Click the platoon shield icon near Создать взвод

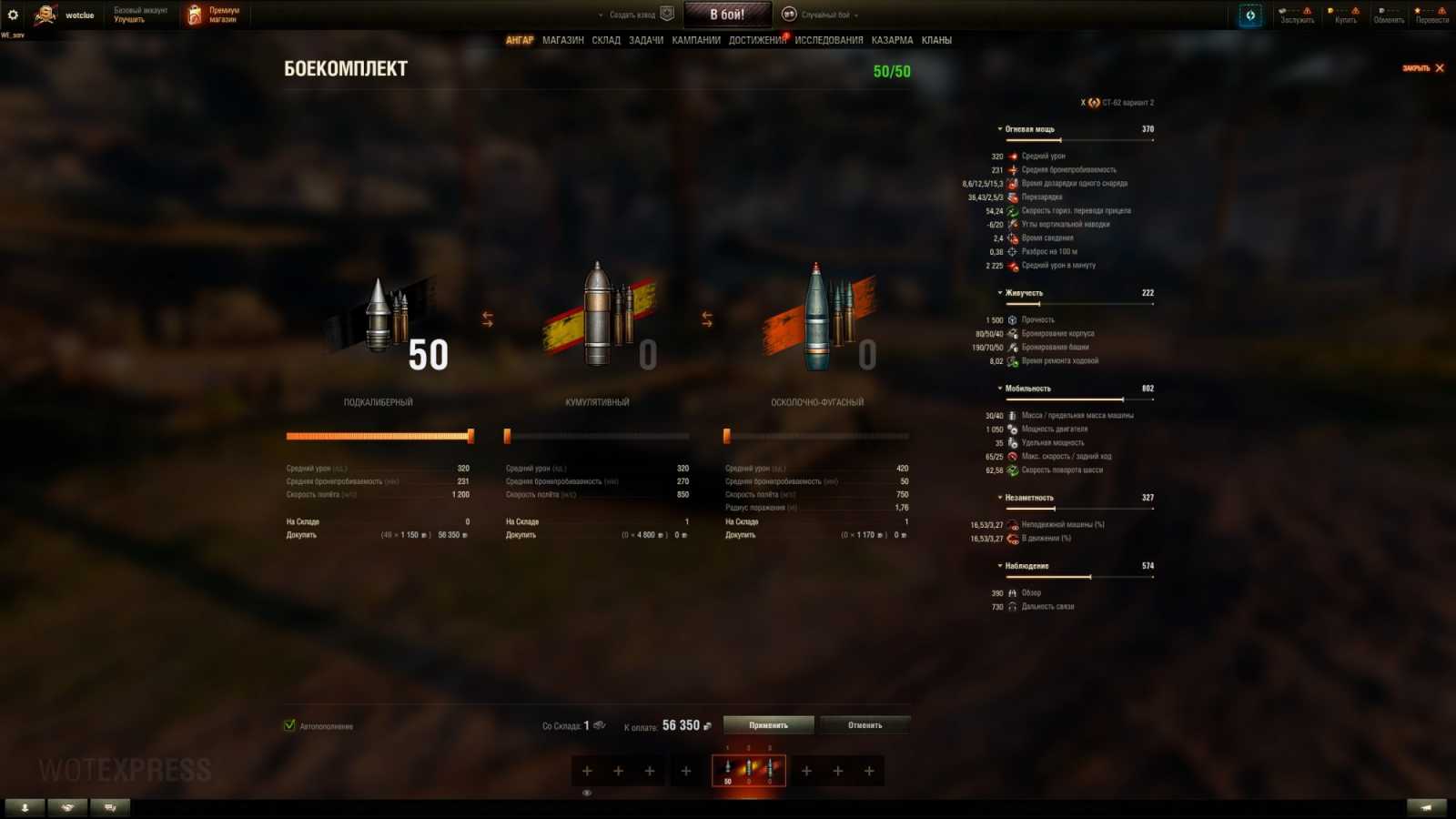[x=667, y=14]
